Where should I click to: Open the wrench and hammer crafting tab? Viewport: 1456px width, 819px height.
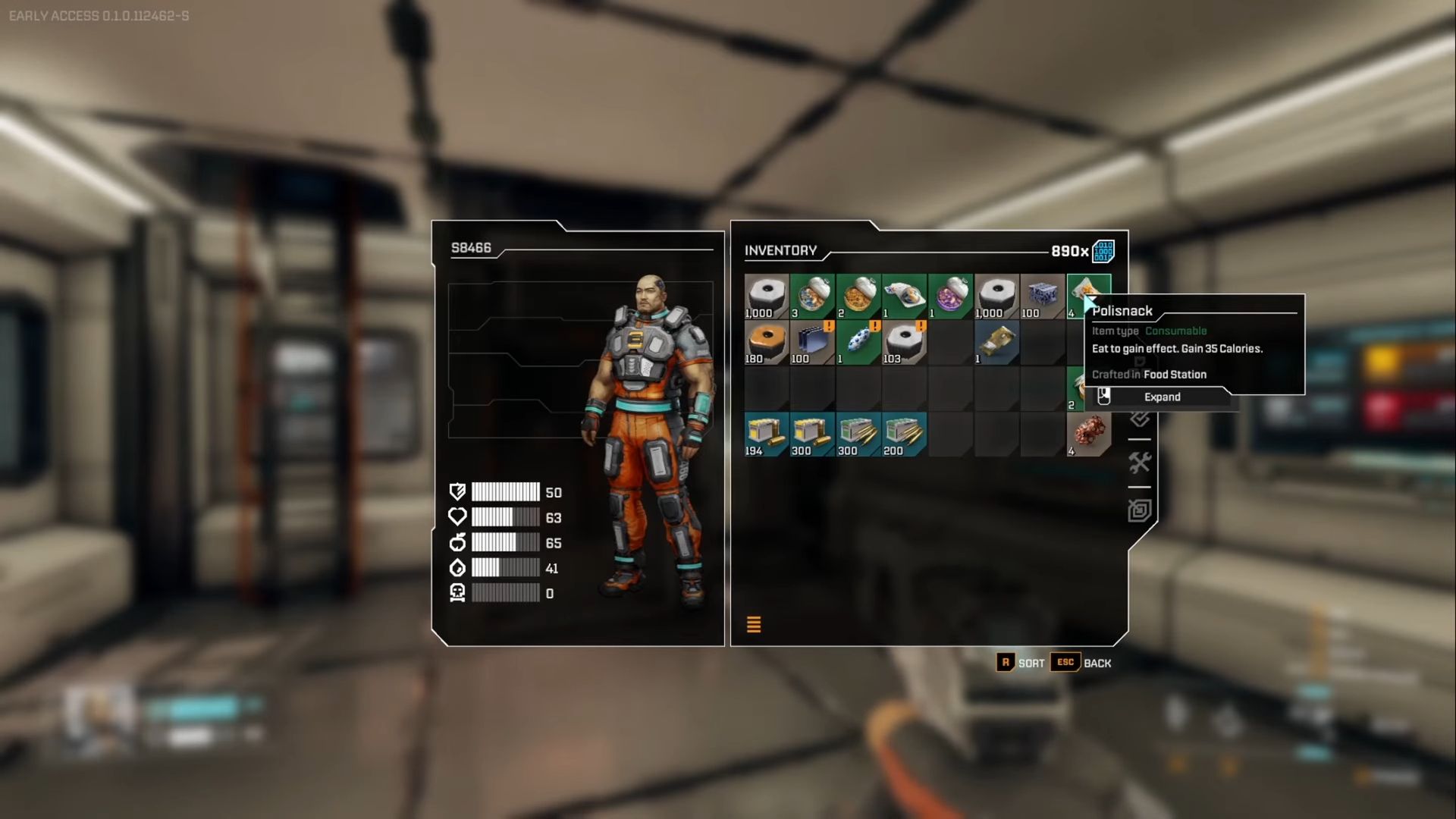(1139, 463)
